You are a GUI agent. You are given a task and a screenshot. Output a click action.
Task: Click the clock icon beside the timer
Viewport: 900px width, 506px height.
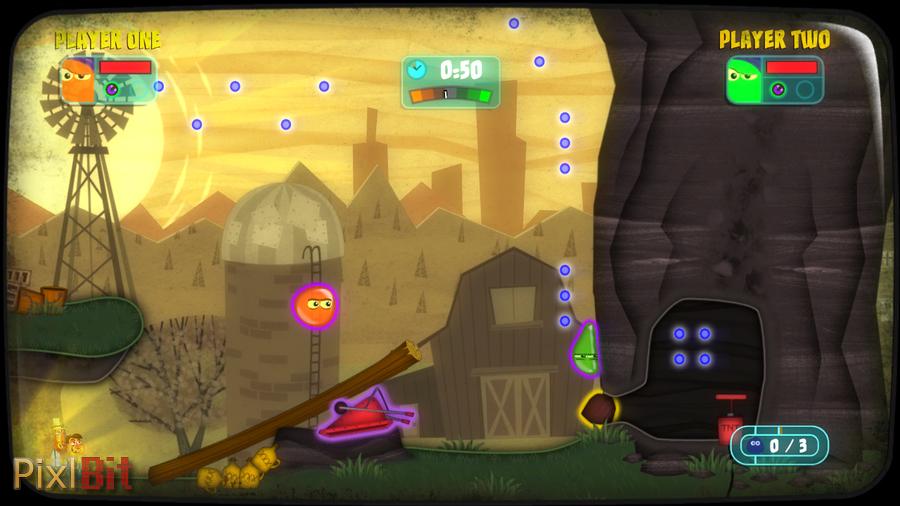pos(417,69)
